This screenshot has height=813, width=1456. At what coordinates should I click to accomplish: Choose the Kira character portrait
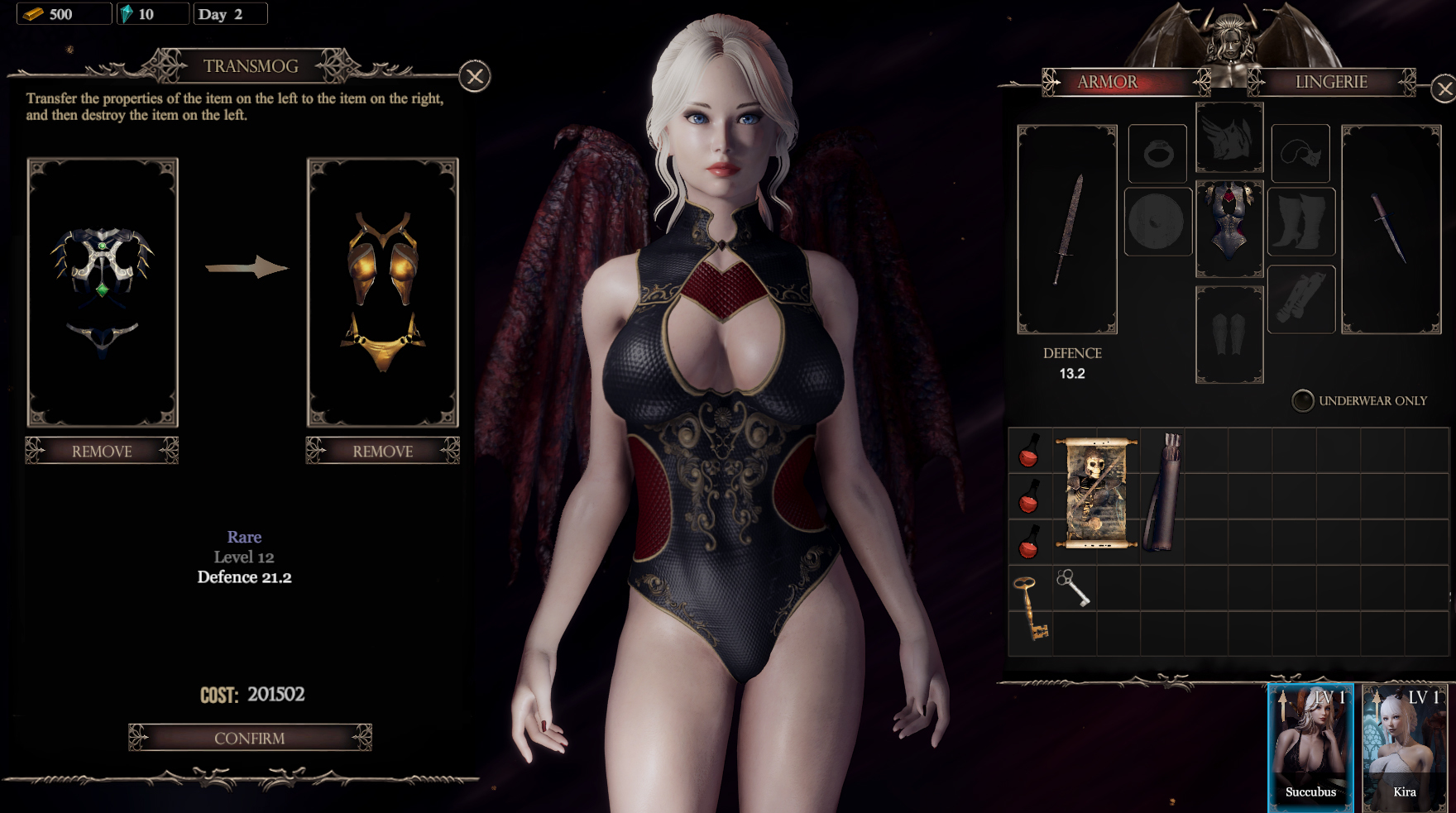point(1405,747)
